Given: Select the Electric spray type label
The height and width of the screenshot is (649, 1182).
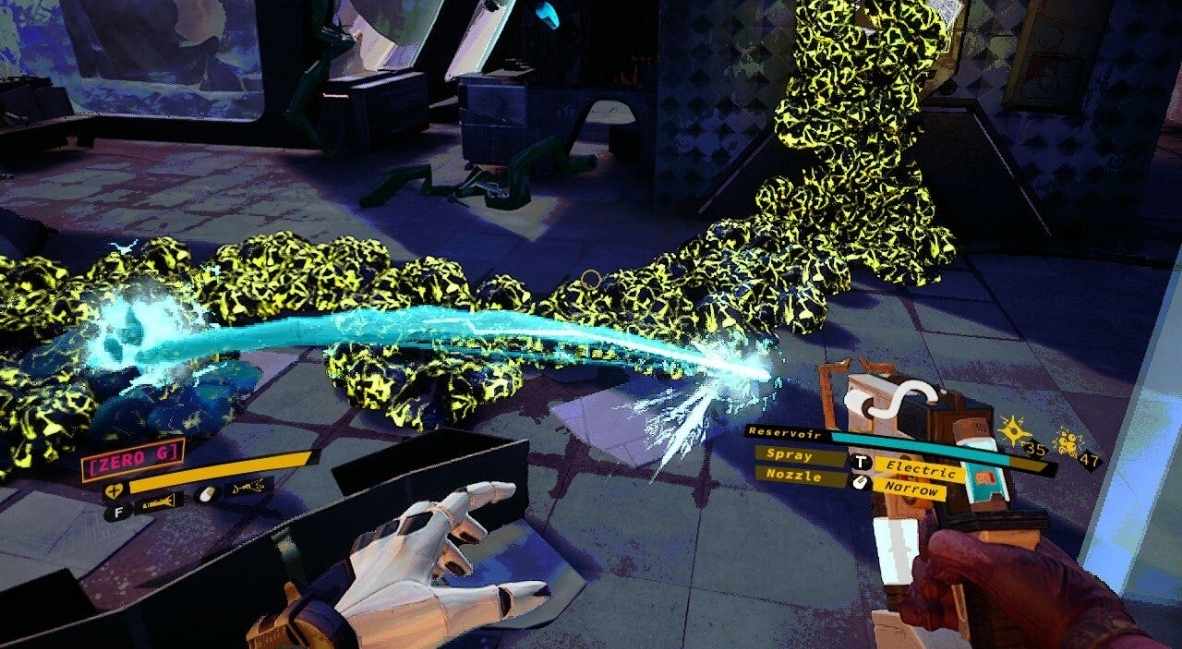Looking at the screenshot, I should 921,469.
